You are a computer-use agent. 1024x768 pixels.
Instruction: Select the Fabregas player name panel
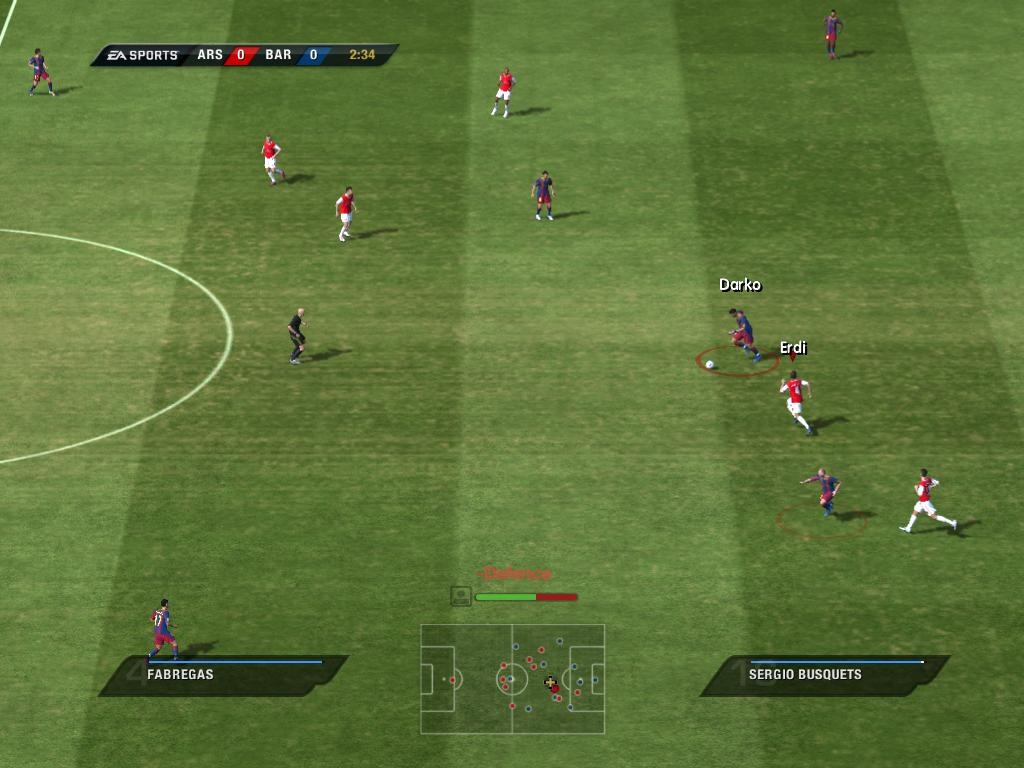click(x=224, y=675)
